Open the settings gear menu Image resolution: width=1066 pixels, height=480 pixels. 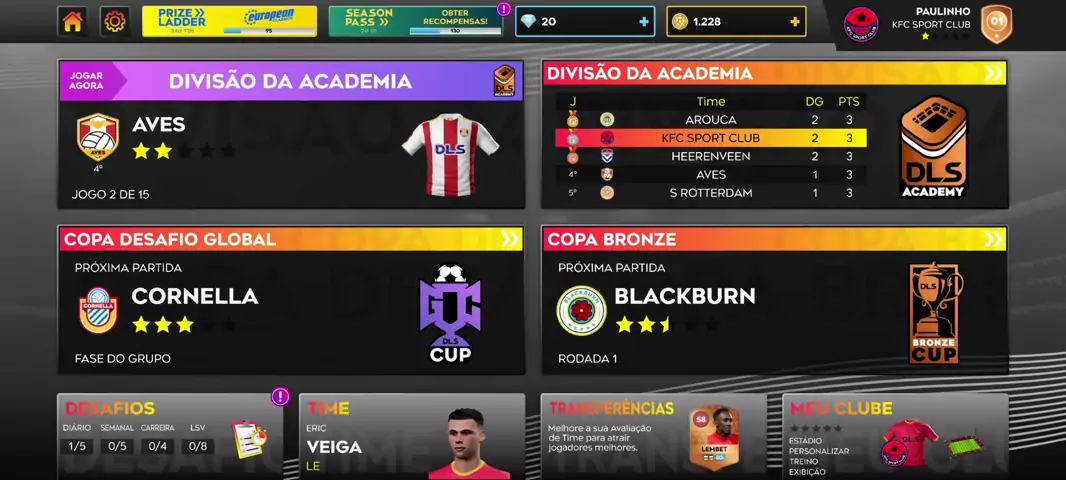tap(115, 21)
